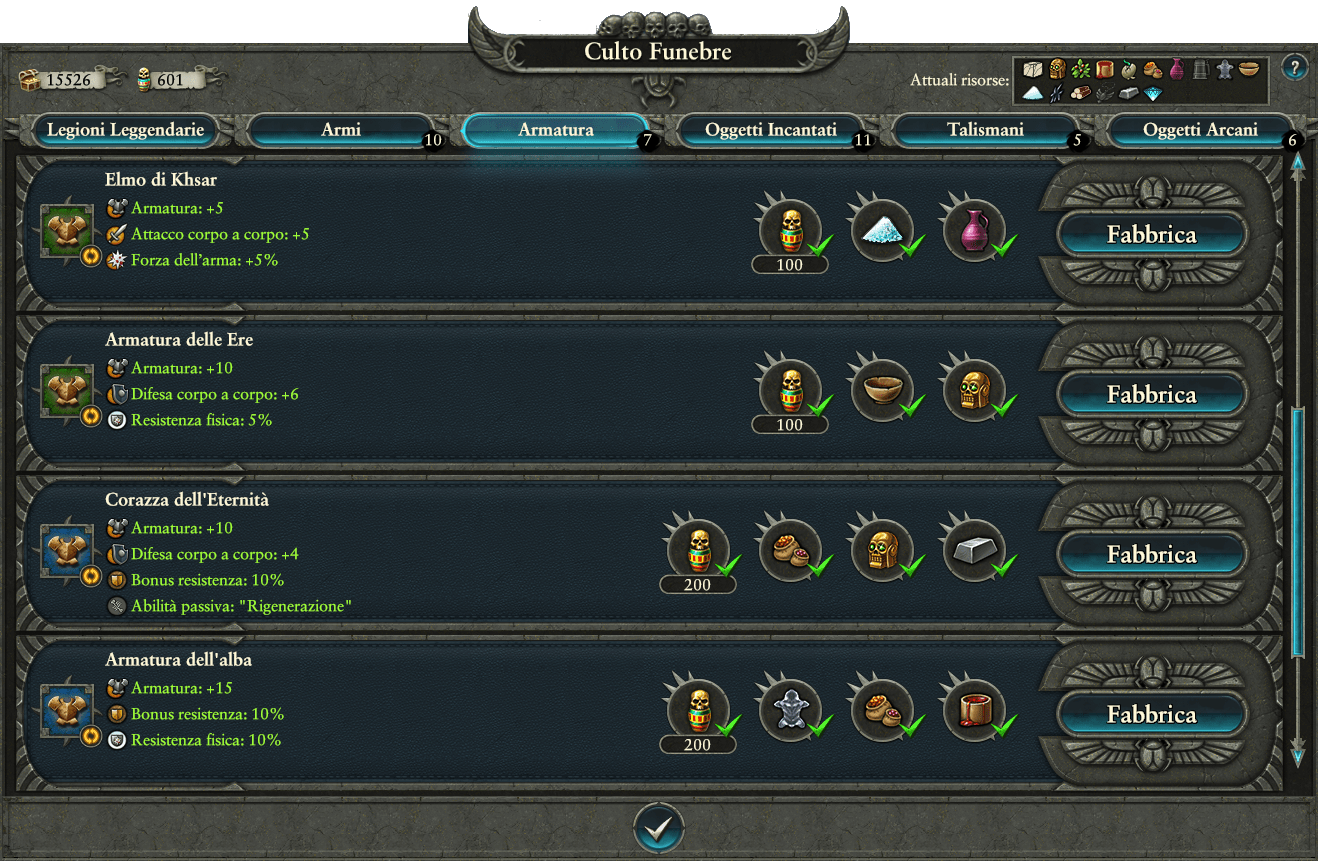Open the Oggetti Arcani tab
This screenshot has height=861, width=1318.
[1199, 130]
